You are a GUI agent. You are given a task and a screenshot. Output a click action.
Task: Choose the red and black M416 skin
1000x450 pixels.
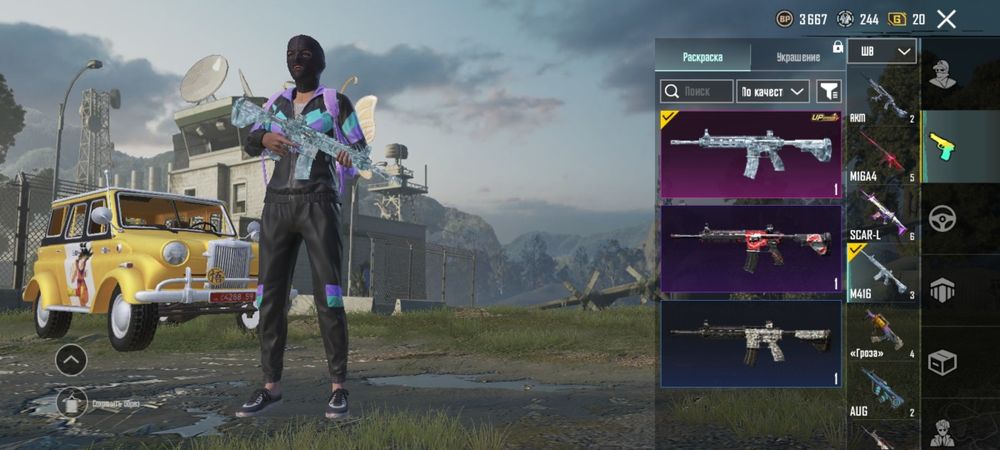pos(750,248)
